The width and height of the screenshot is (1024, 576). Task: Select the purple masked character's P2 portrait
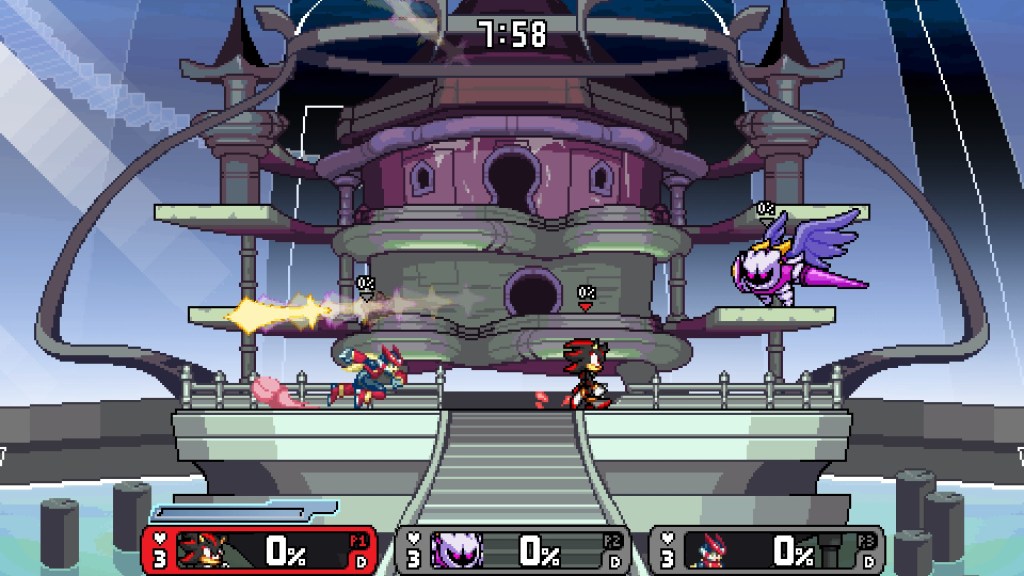click(x=457, y=550)
